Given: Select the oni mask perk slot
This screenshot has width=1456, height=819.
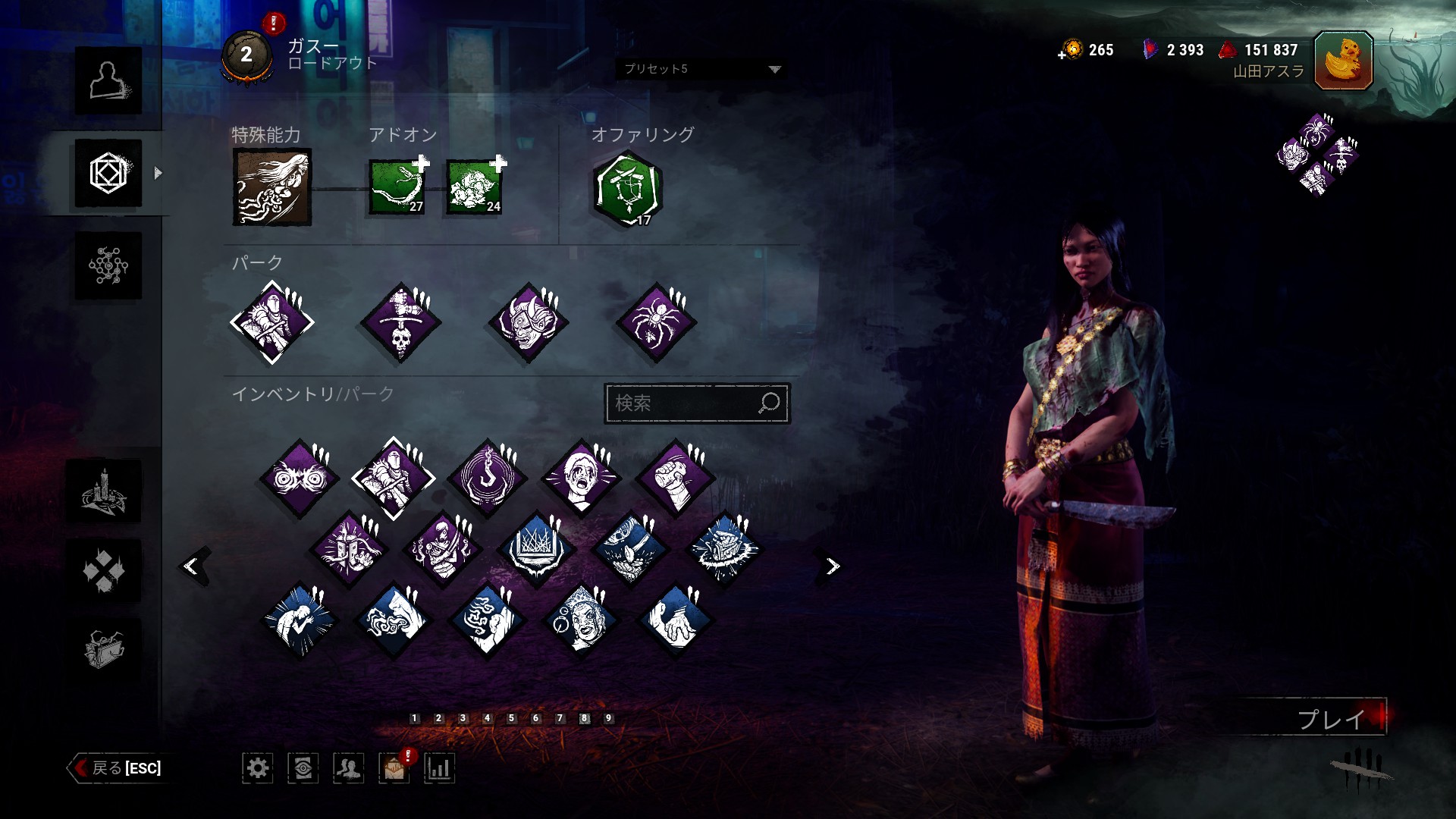Looking at the screenshot, I should point(529,322).
